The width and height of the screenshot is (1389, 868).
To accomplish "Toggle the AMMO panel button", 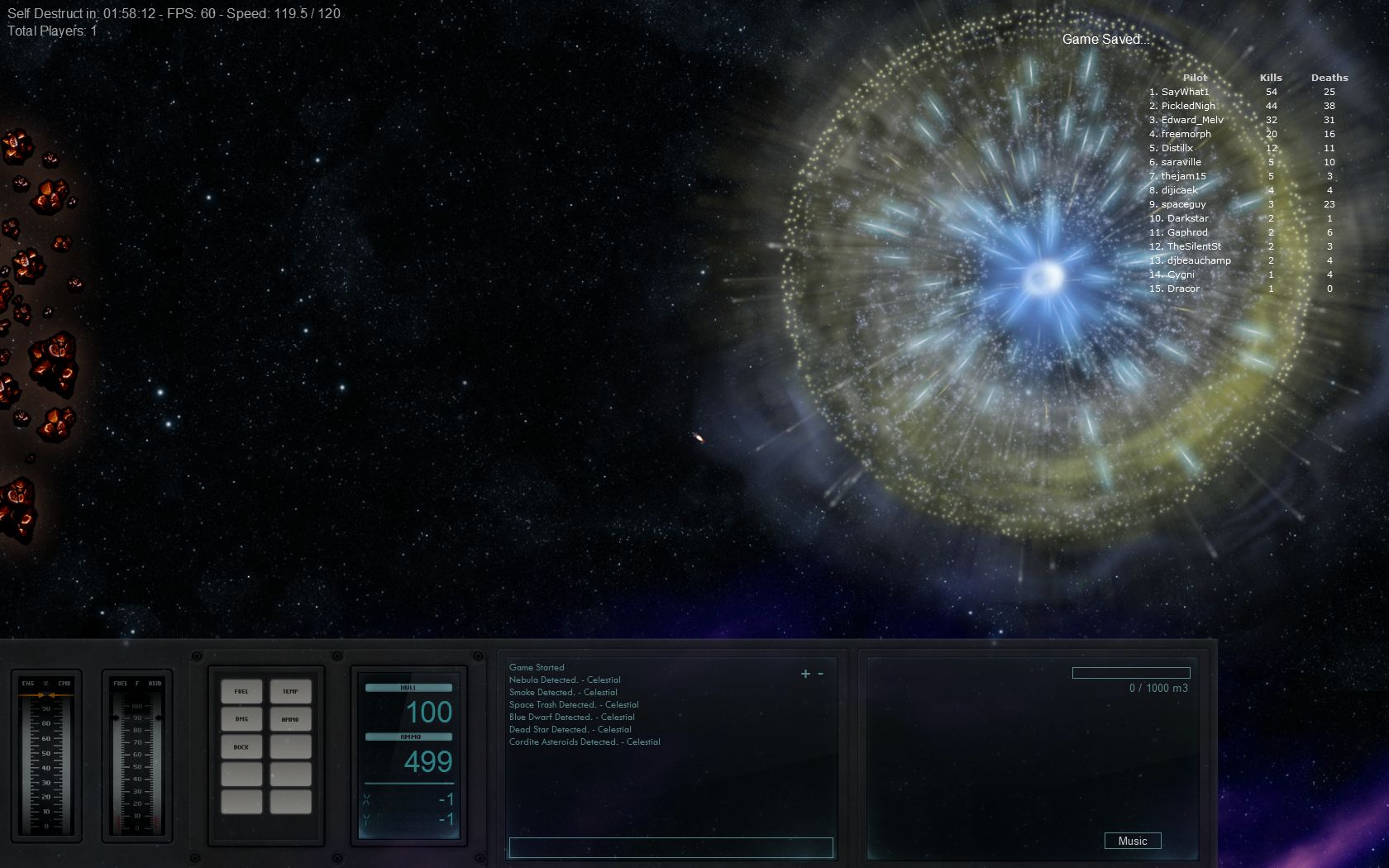I will pos(290,719).
